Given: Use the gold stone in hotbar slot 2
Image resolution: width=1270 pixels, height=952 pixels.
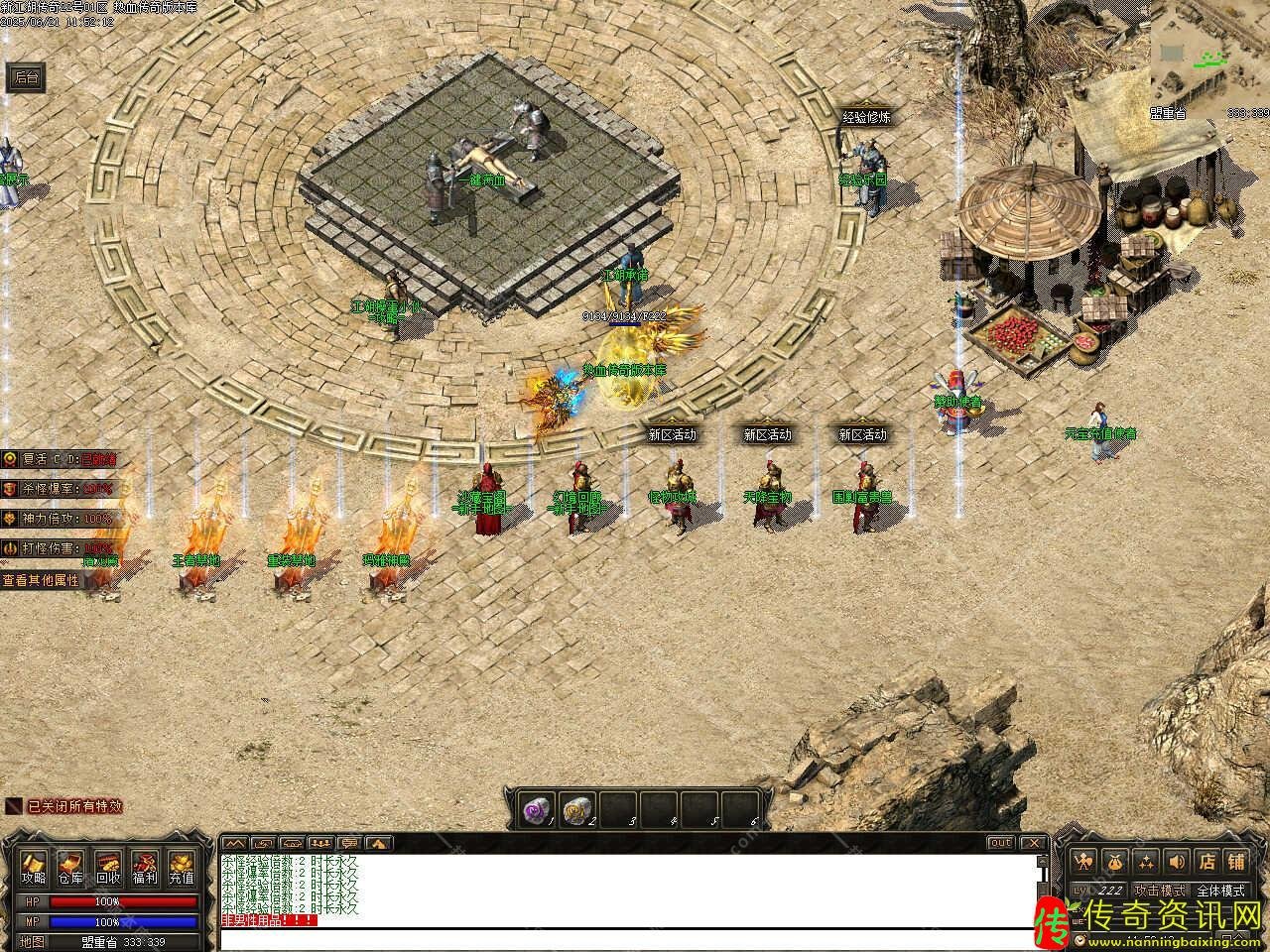Looking at the screenshot, I should [576, 810].
